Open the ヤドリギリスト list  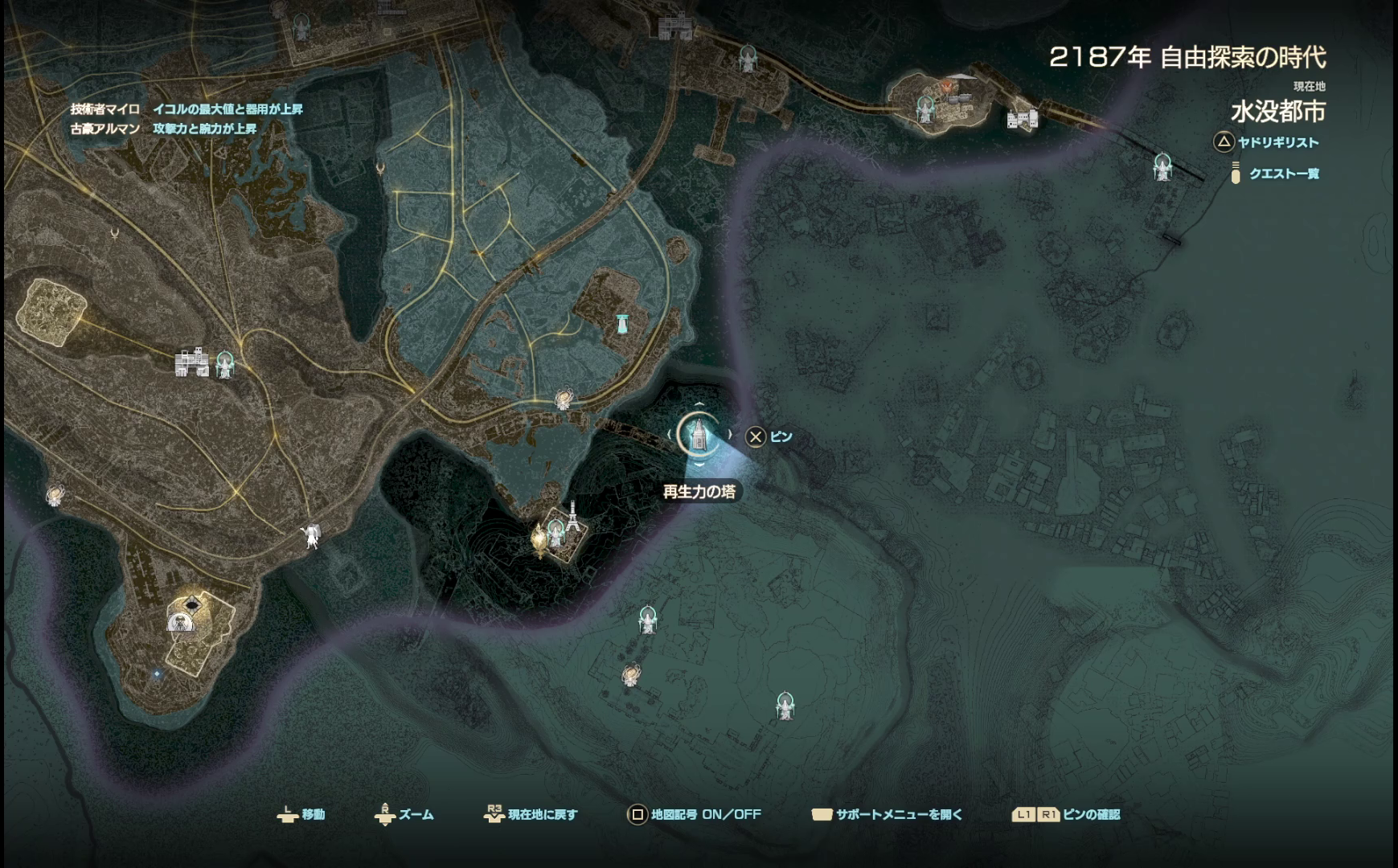(1277, 142)
